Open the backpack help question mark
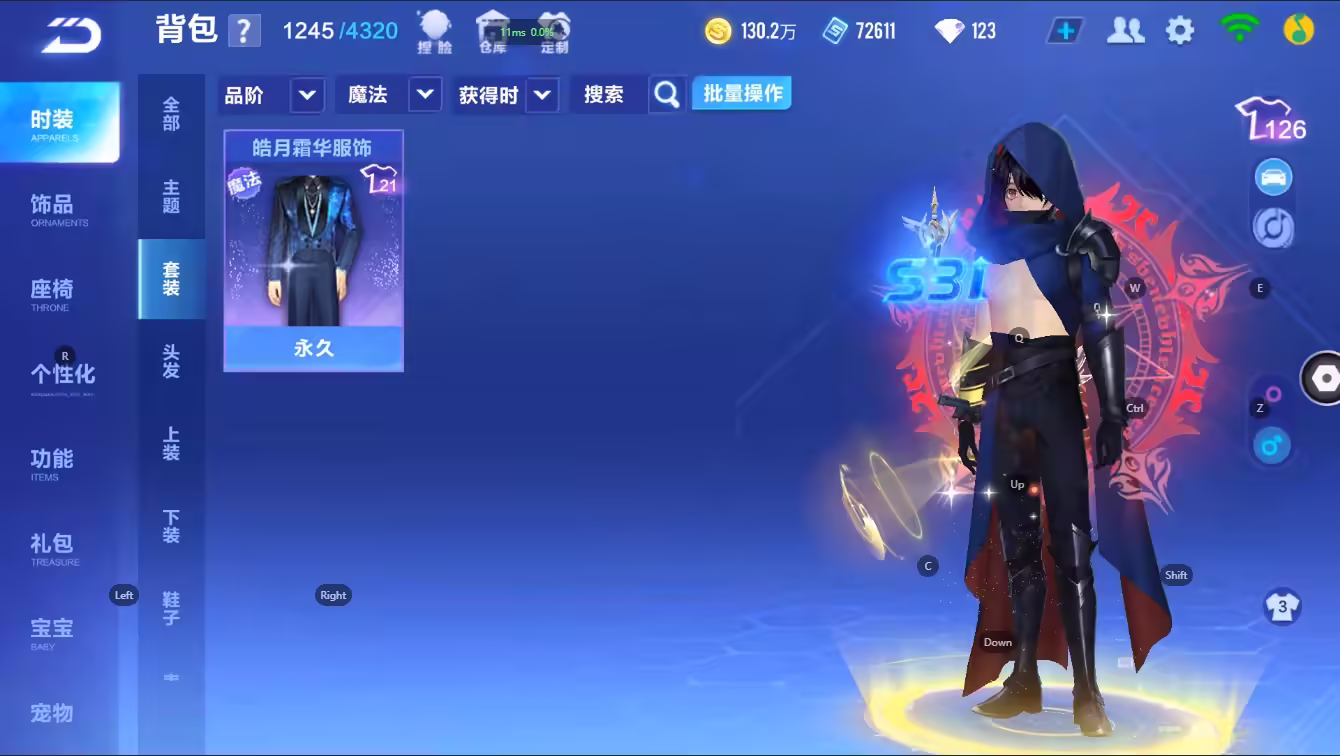Viewport: 1340px width, 756px height. click(244, 31)
